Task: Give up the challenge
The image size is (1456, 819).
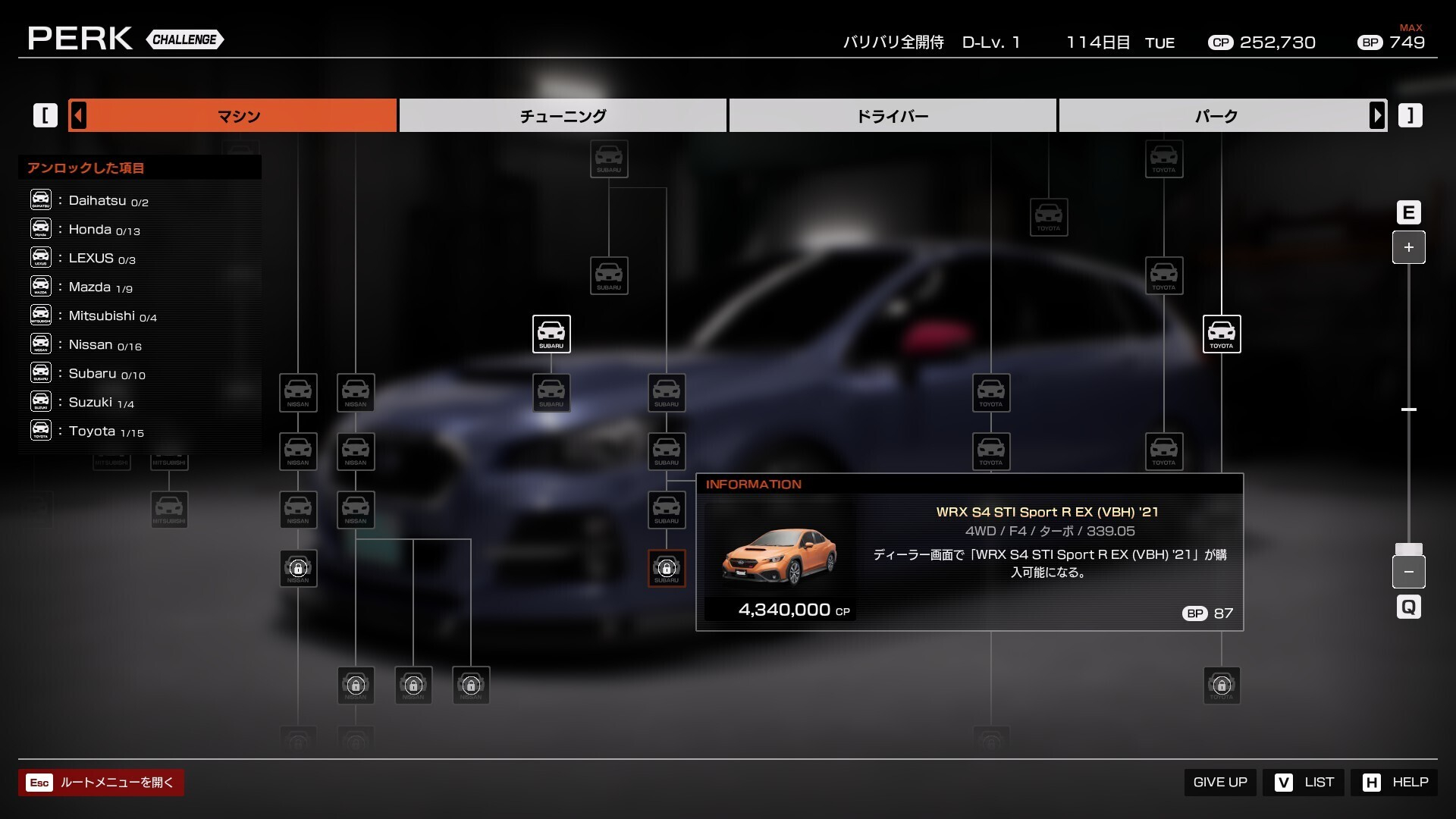Action: click(x=1219, y=782)
